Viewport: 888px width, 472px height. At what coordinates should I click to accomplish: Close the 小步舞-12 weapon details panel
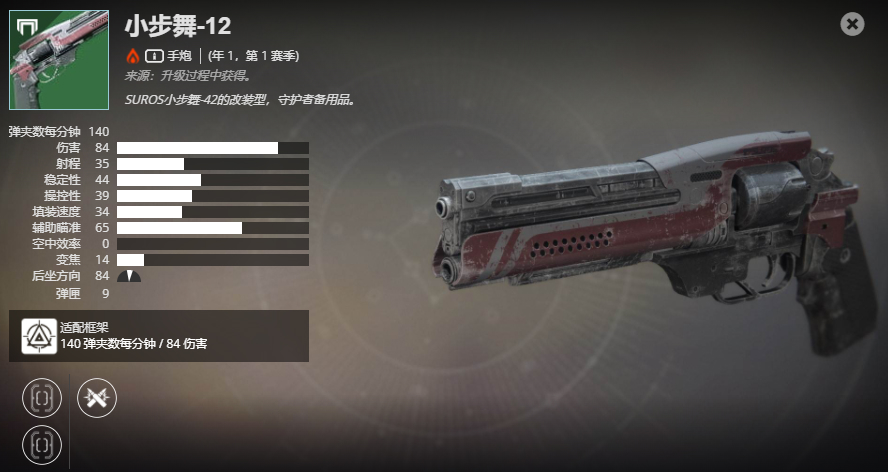pyautogui.click(x=852, y=24)
